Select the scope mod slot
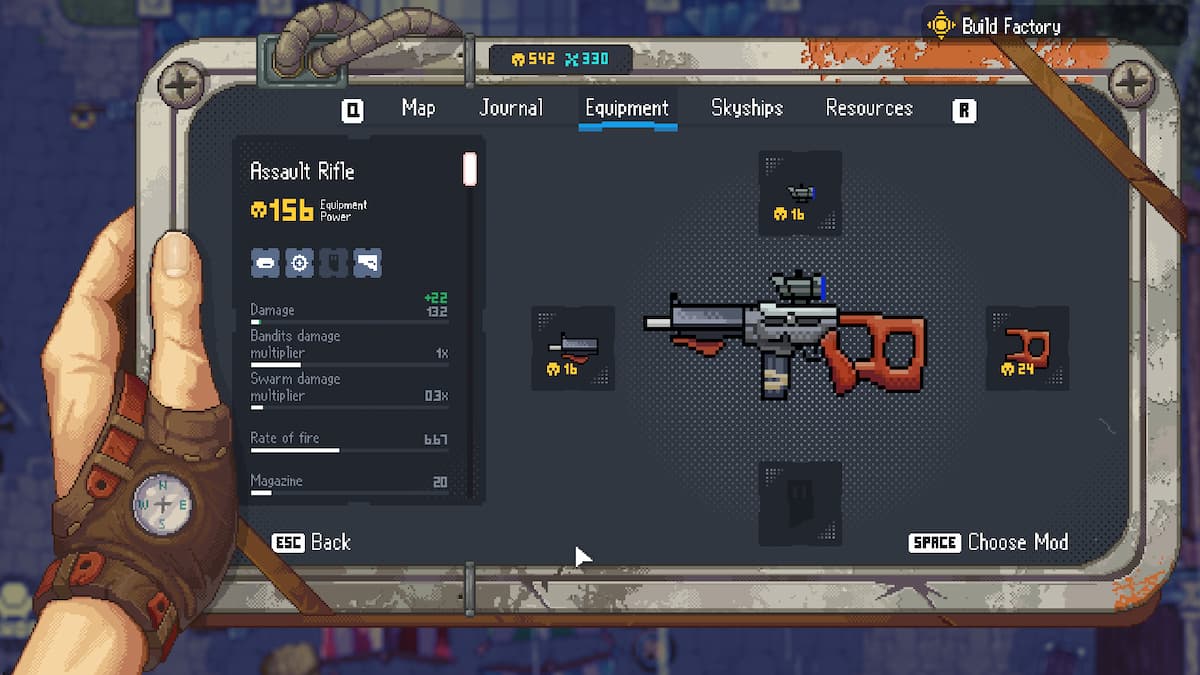 point(799,193)
